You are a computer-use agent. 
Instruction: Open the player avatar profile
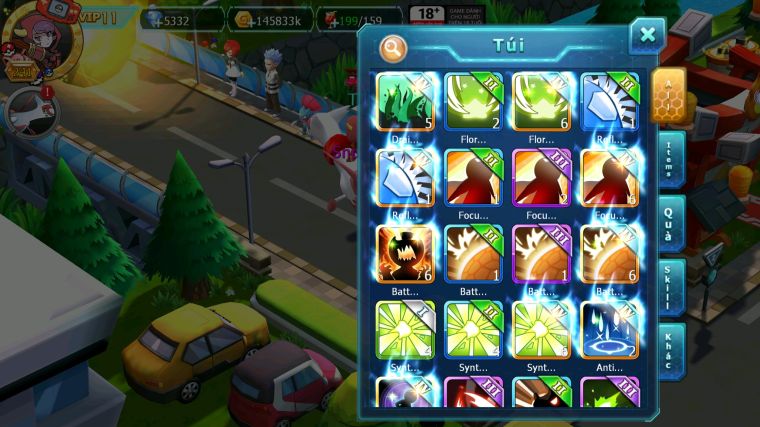pos(40,38)
